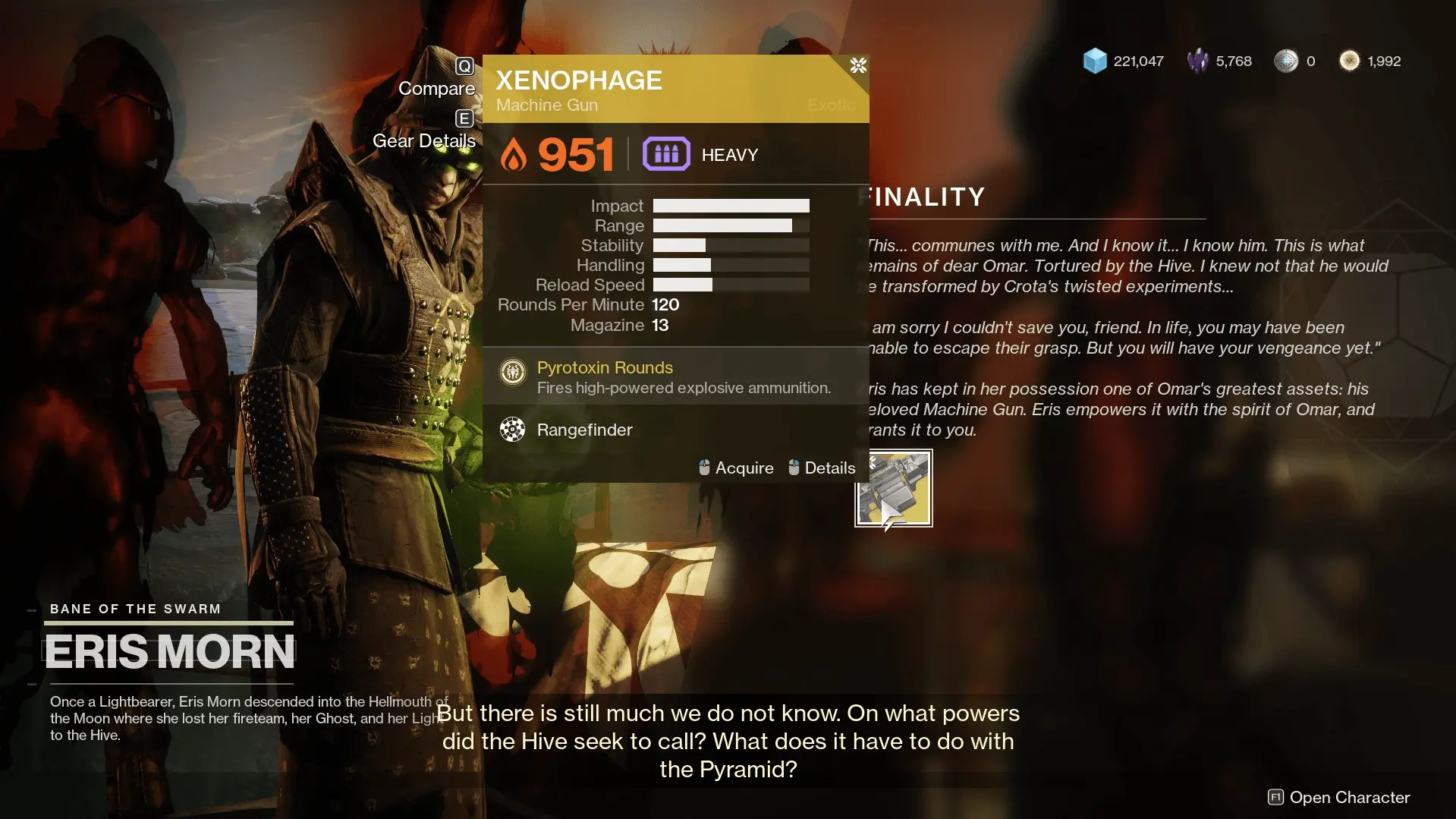This screenshot has width=1456, height=819.
Task: Select the Xenophage weapon thumbnail
Action: click(x=893, y=488)
